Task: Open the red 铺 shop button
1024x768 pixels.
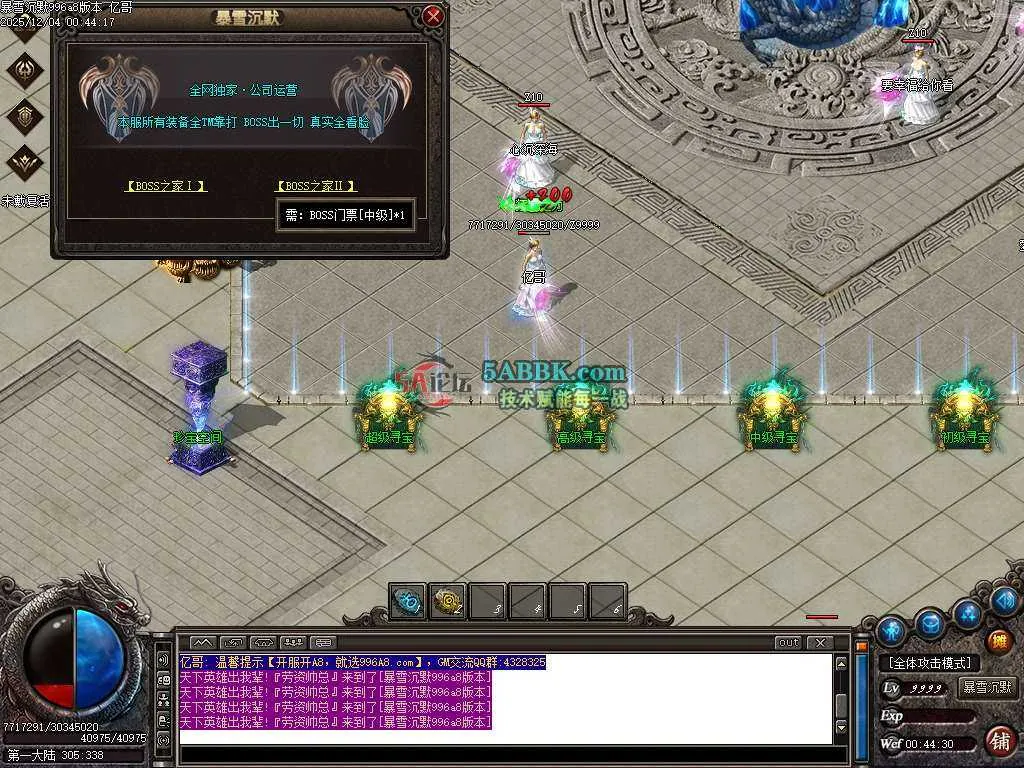Action: [x=998, y=741]
